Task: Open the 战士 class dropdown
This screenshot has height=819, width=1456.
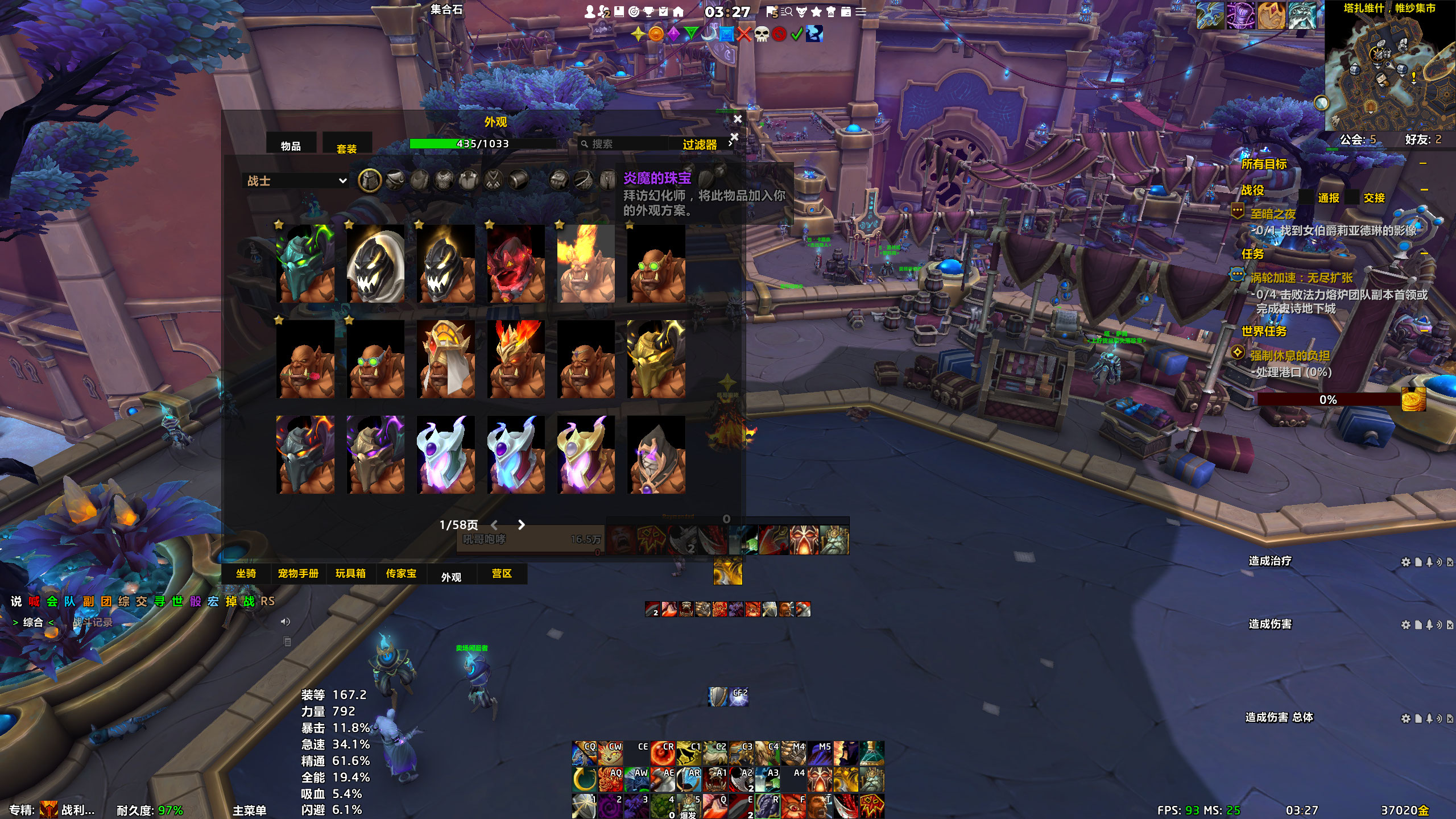Action: pos(296,181)
